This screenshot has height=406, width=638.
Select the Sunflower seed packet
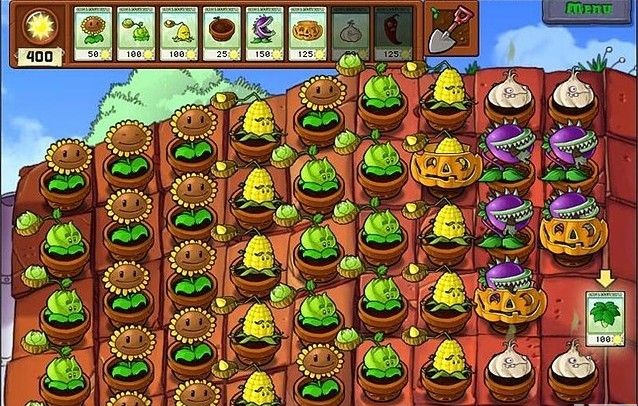[94, 34]
